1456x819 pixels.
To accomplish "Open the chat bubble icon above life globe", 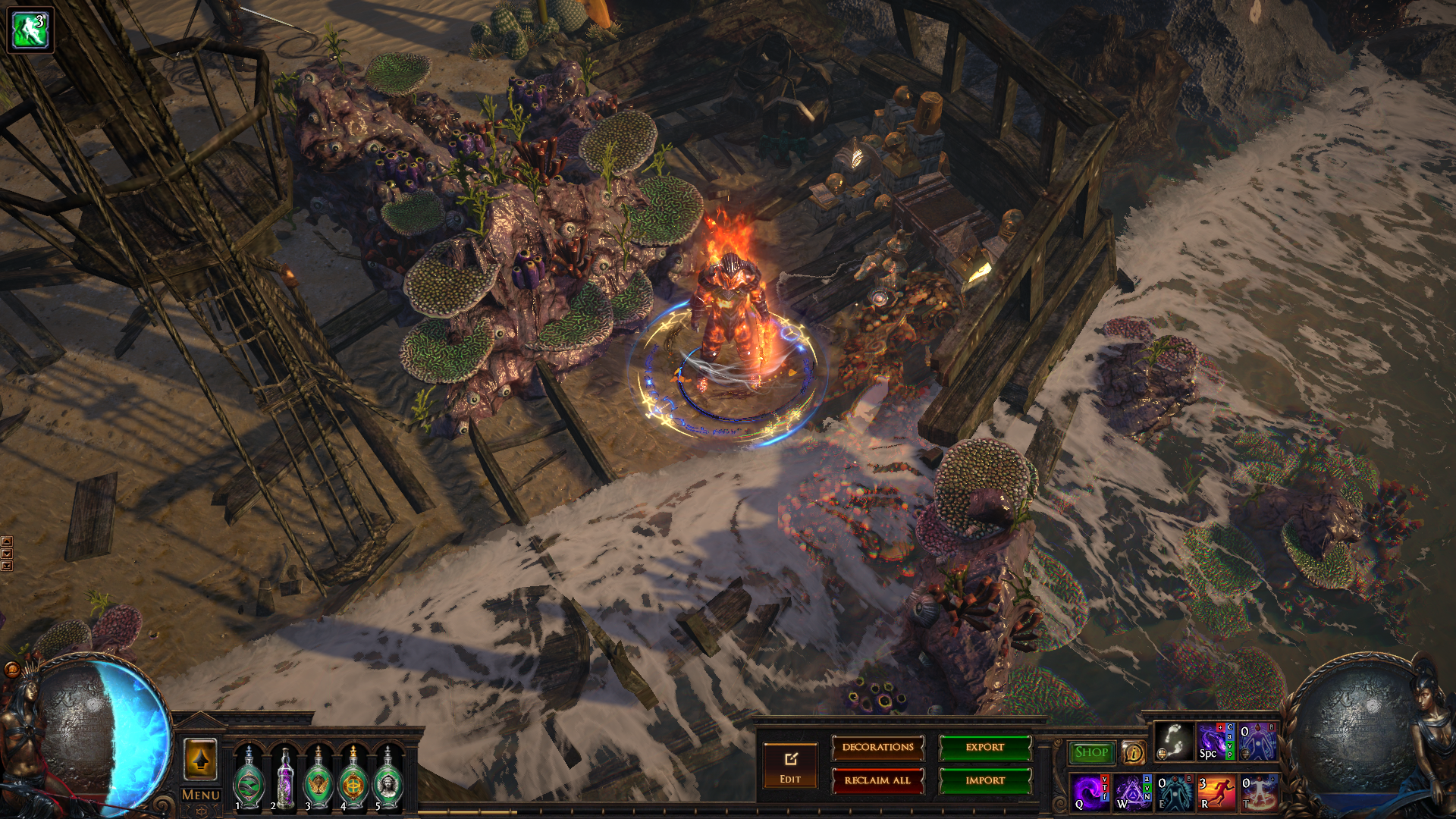I will coord(12,670).
